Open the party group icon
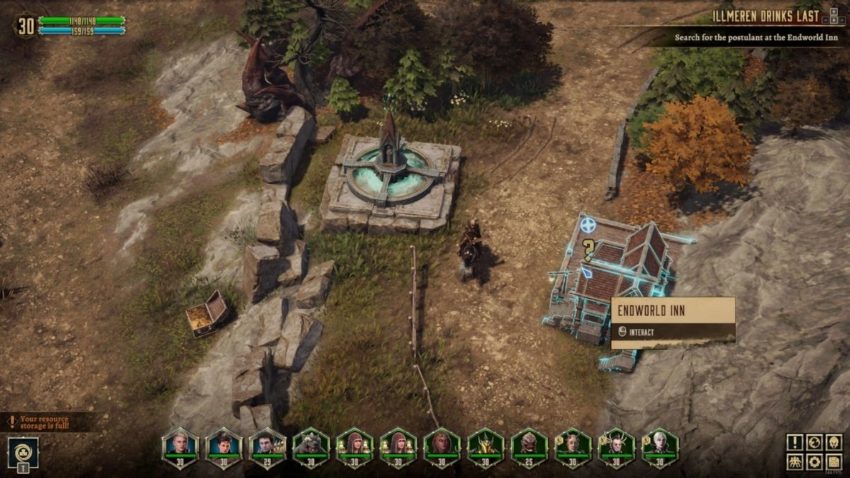This screenshot has height=478, width=850. [794, 462]
